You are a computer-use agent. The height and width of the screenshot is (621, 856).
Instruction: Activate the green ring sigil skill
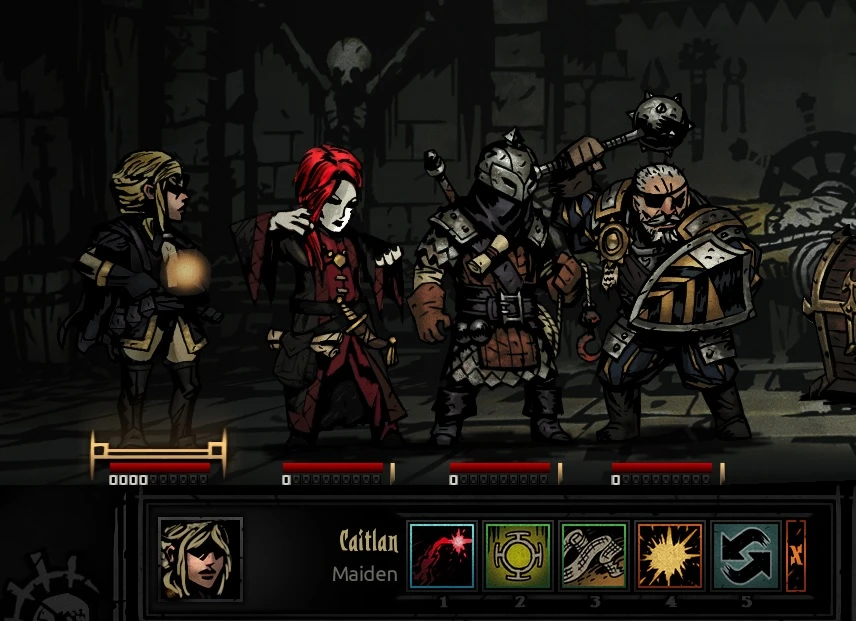point(518,556)
